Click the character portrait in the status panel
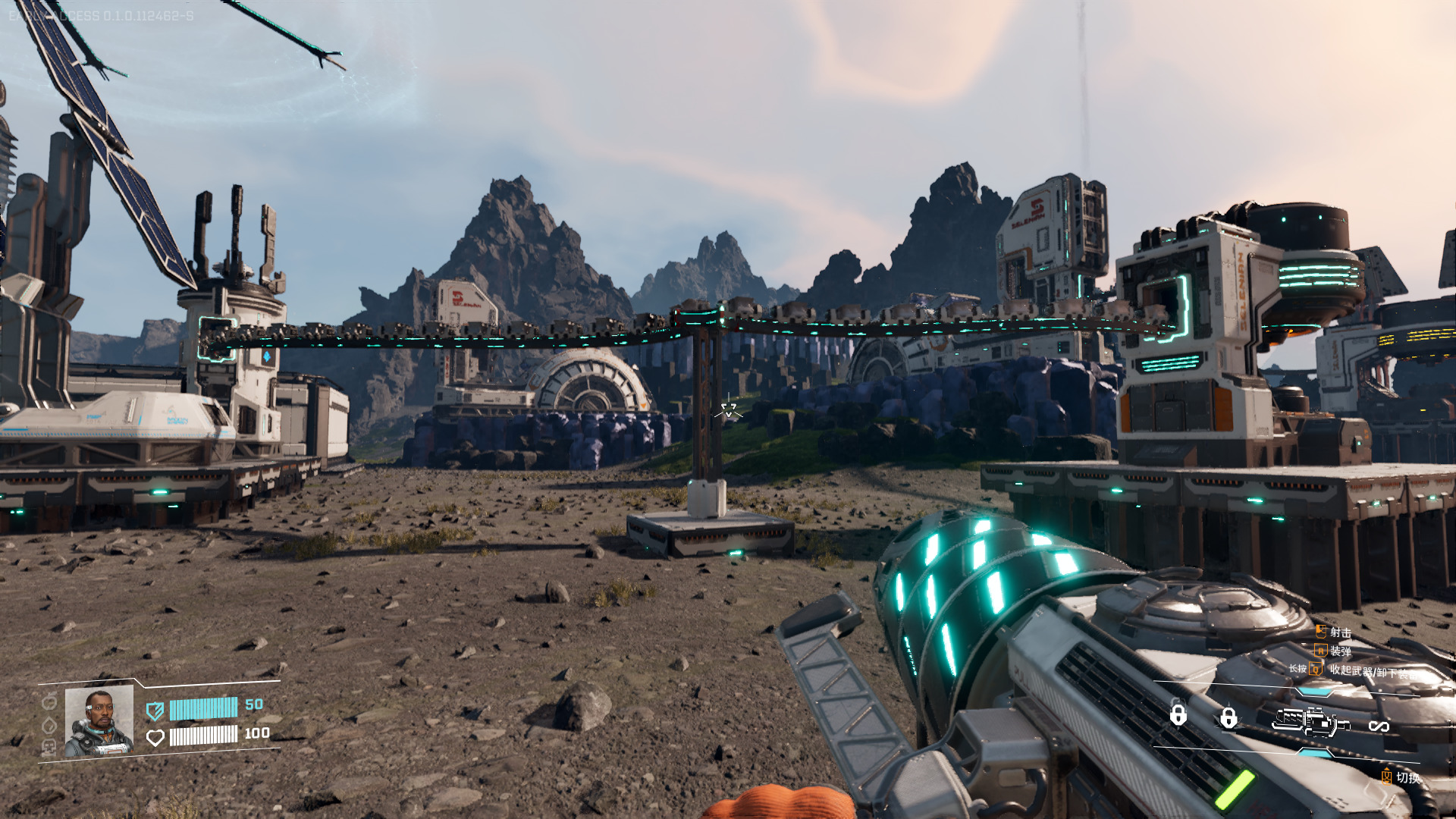1456x819 pixels. (99, 720)
